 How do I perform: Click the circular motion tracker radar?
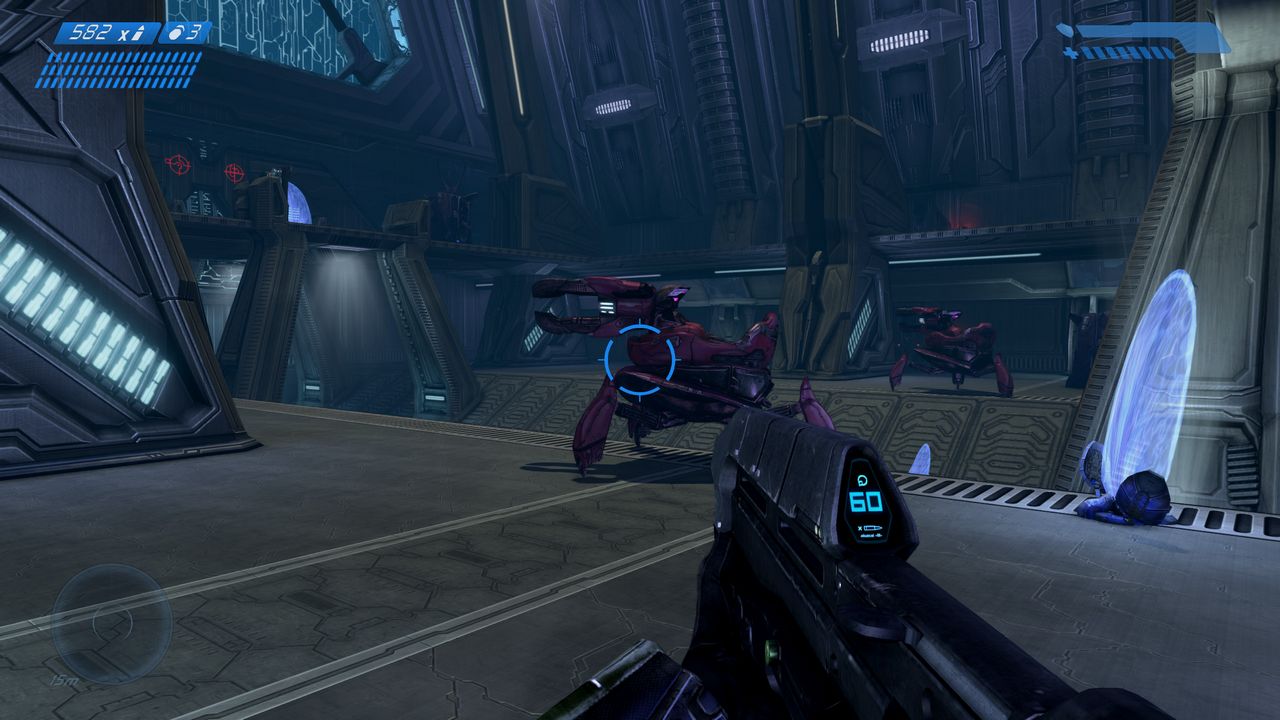pos(111,623)
